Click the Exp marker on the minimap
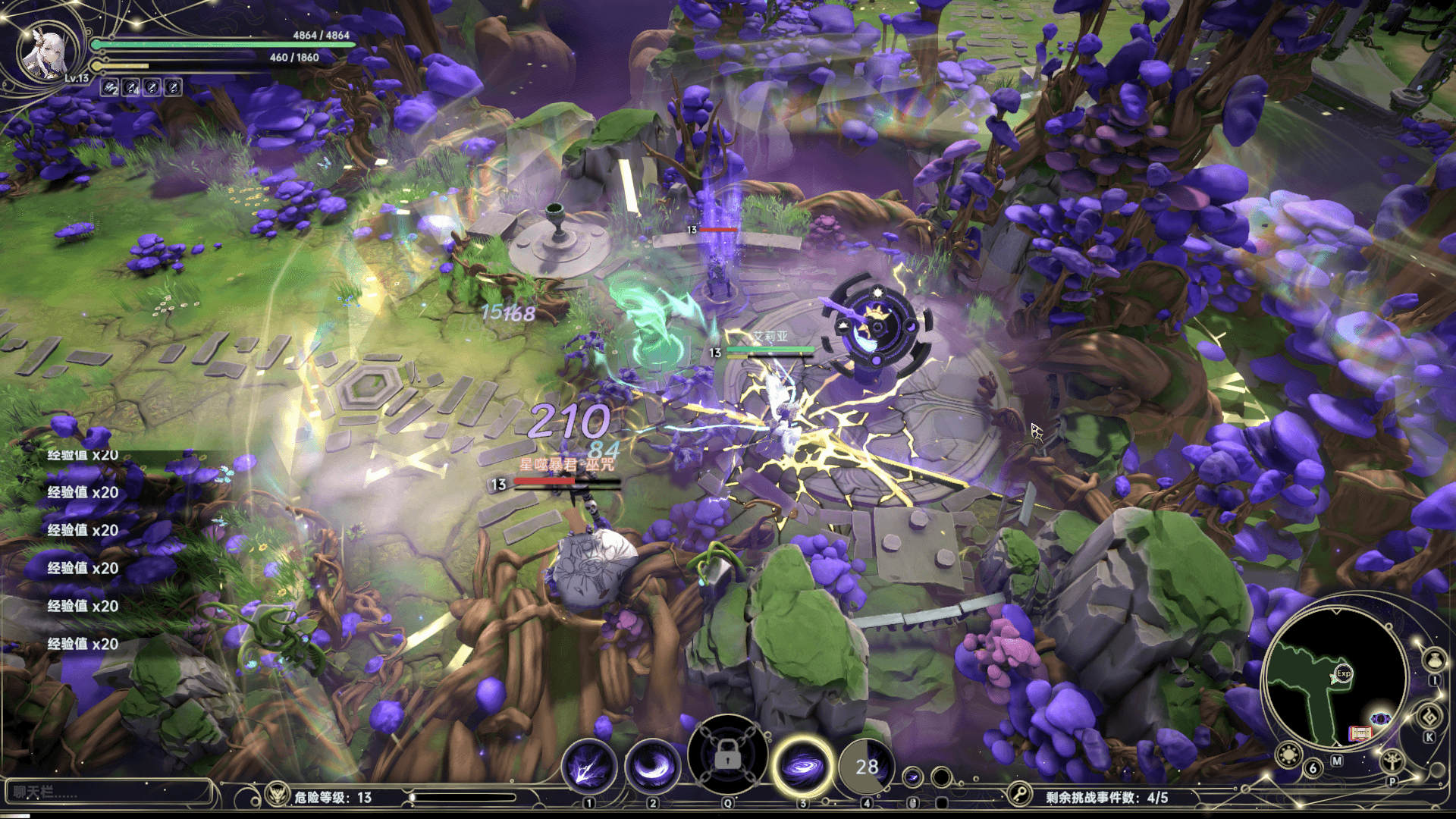The height and width of the screenshot is (819, 1456). click(1344, 673)
